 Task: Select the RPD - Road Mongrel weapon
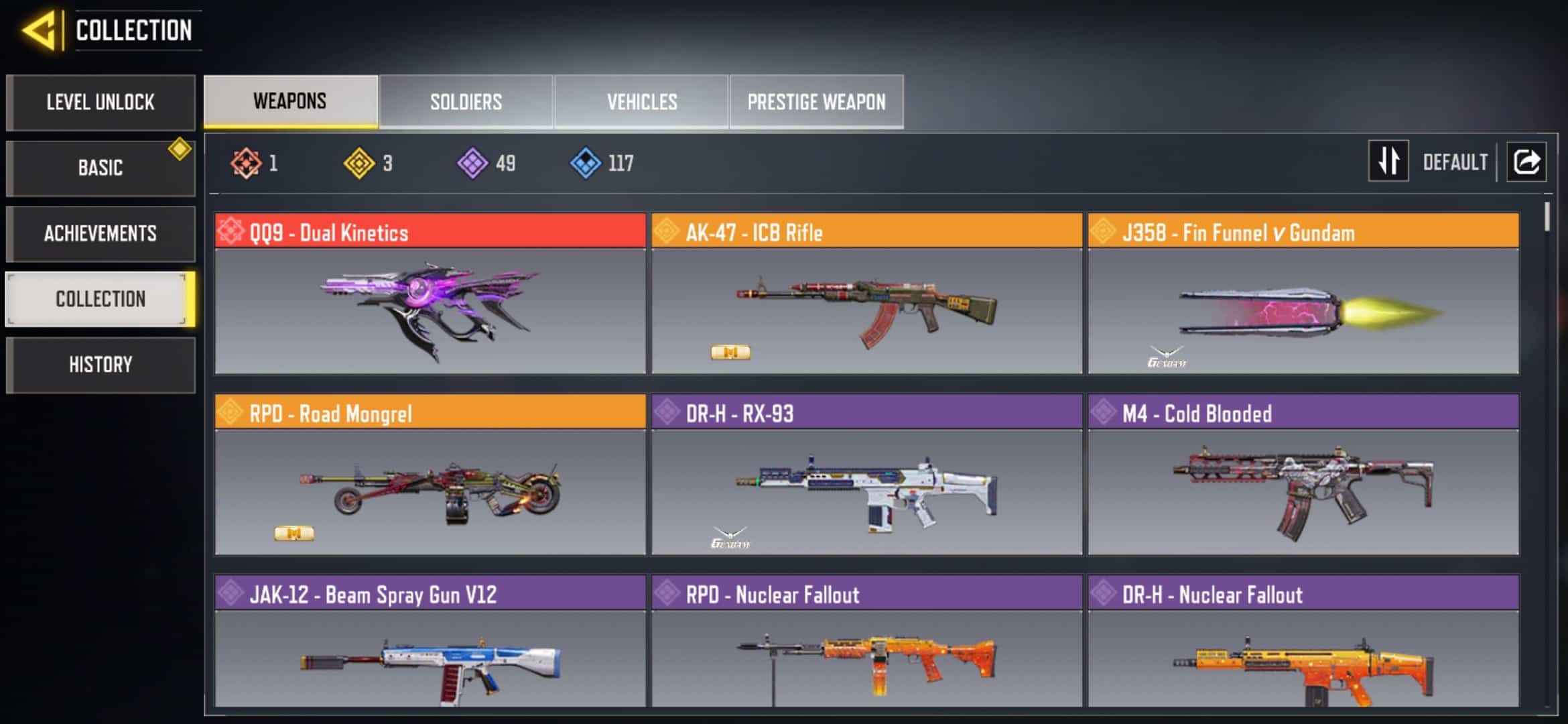pyautogui.click(x=430, y=475)
